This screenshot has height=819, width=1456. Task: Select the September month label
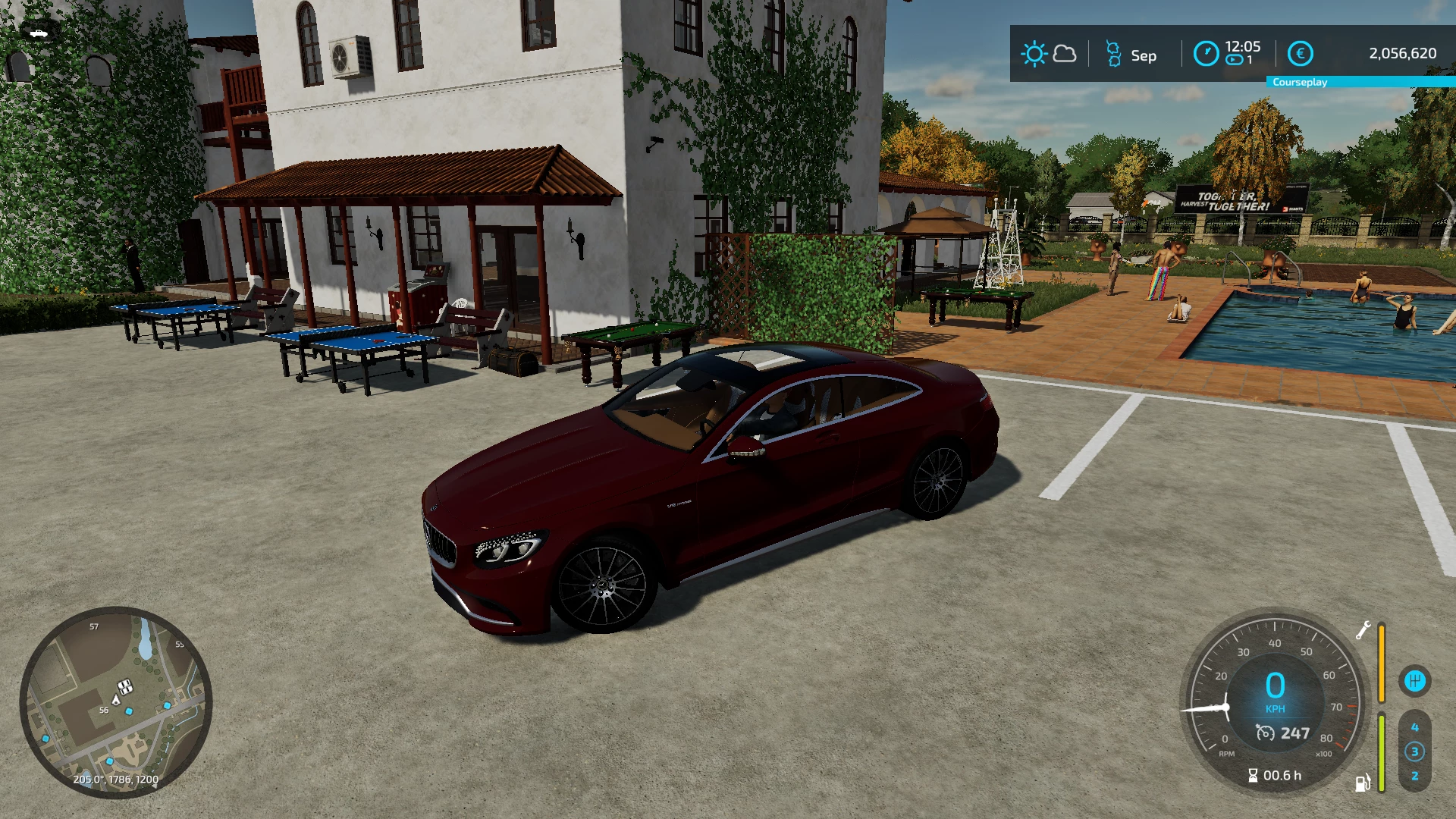(x=1144, y=55)
